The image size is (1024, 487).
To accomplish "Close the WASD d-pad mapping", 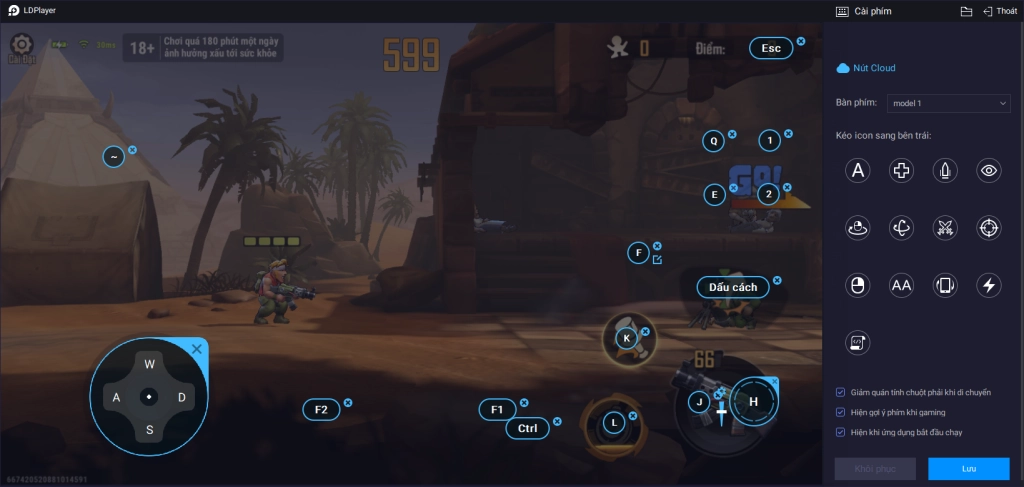I will click(x=197, y=349).
